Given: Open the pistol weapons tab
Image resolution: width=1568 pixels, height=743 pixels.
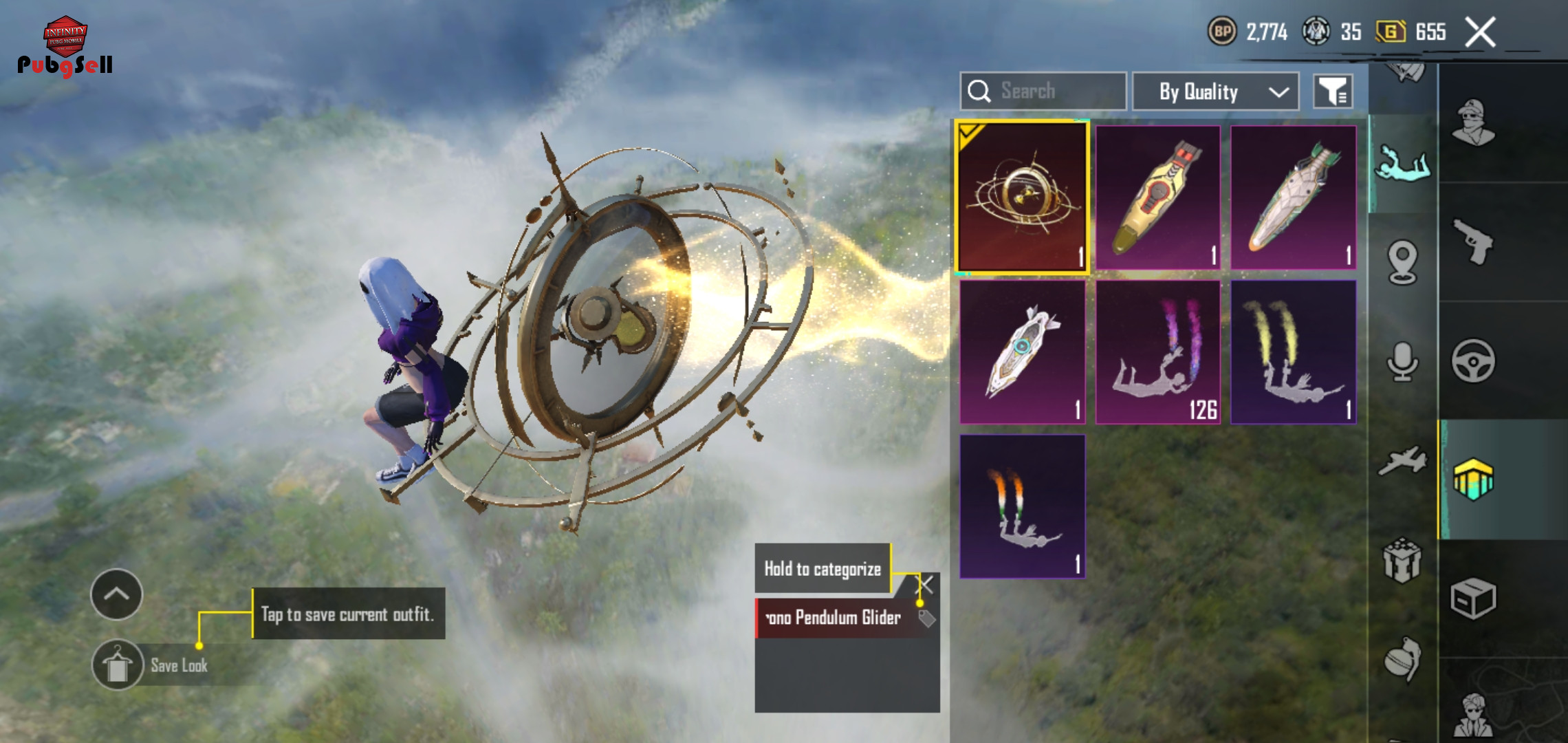Looking at the screenshot, I should 1472,241.
